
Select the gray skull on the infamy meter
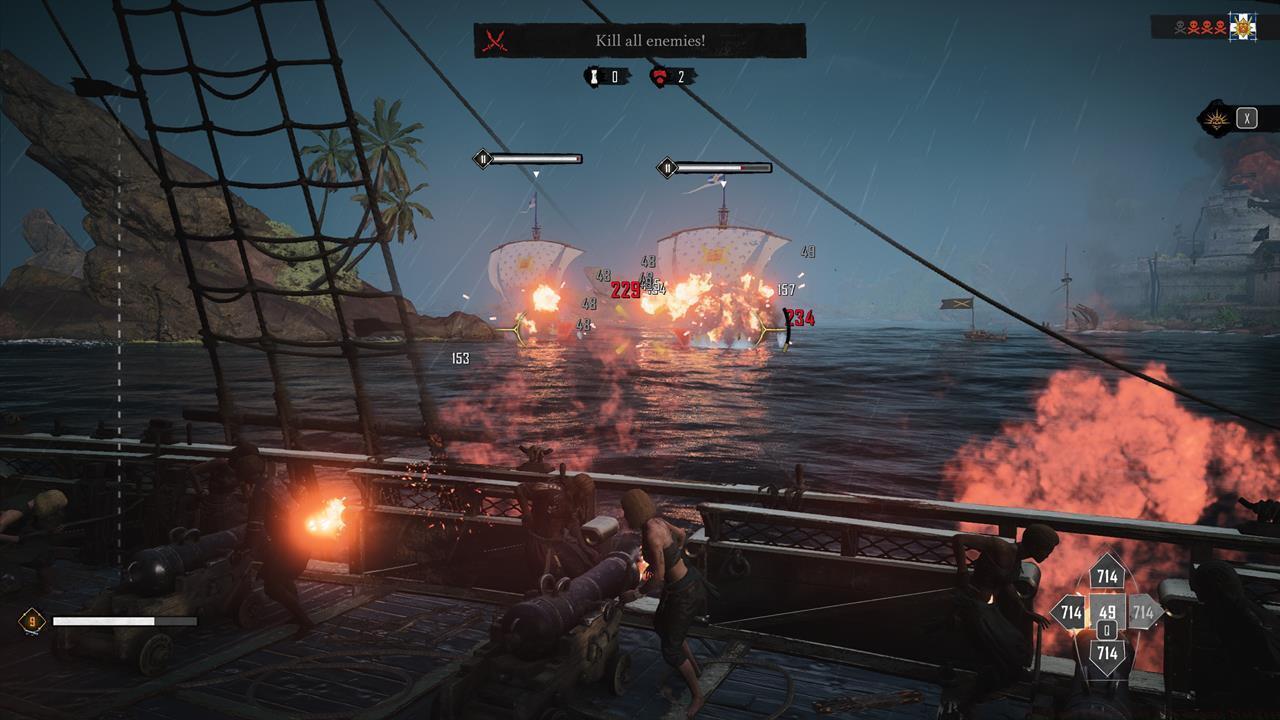[x=1179, y=26]
